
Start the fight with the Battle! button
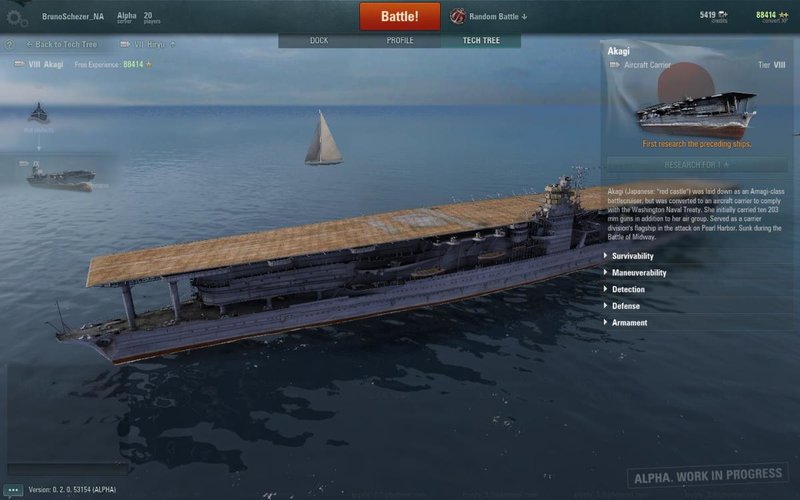[399, 17]
